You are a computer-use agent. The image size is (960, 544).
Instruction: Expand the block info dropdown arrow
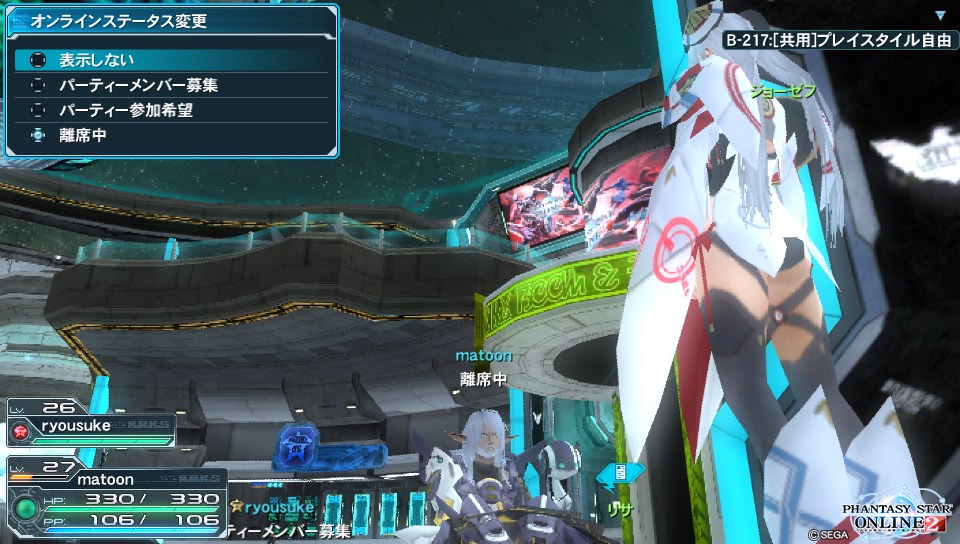coord(940,16)
